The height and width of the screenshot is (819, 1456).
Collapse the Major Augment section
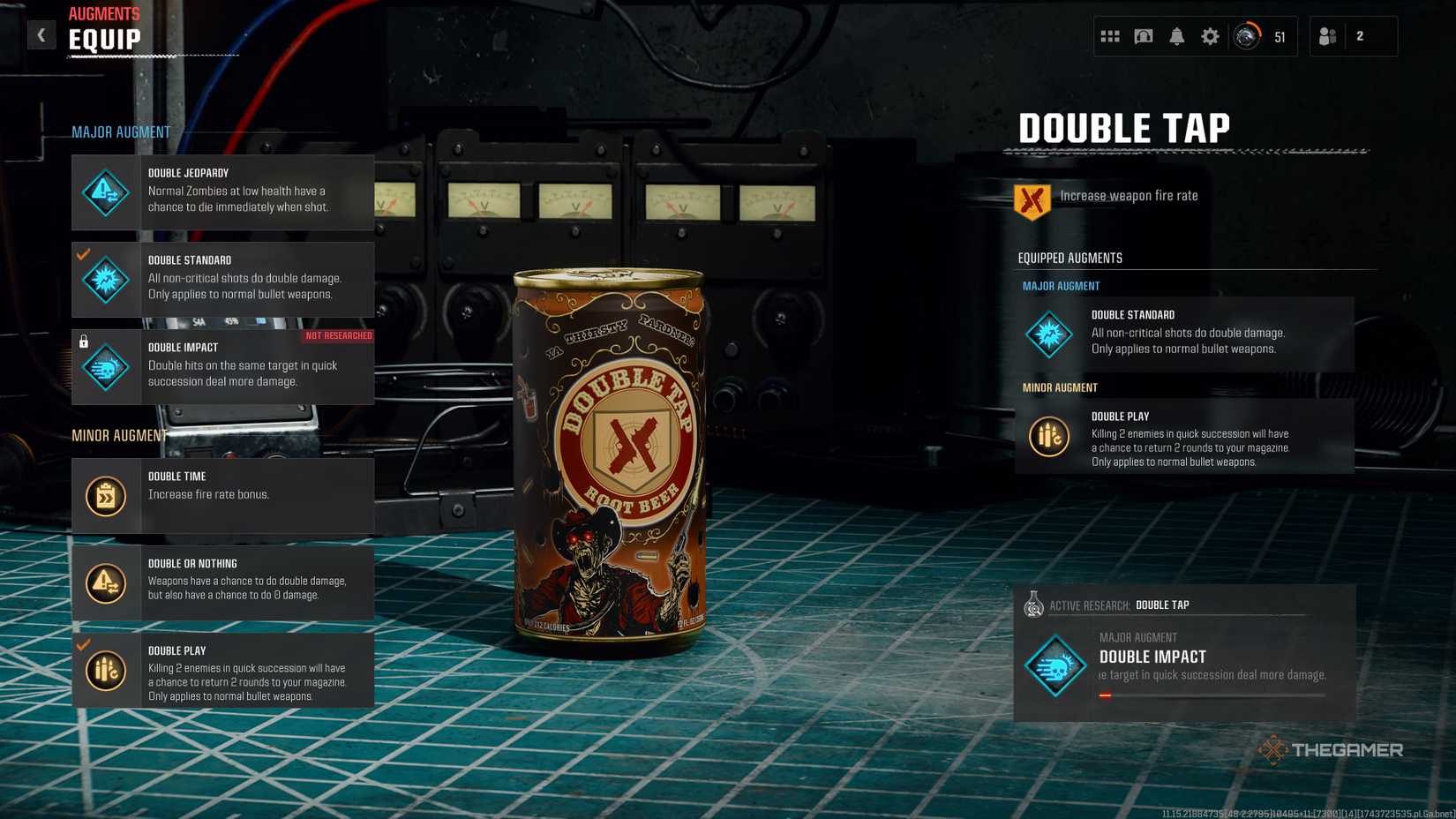[x=120, y=131]
